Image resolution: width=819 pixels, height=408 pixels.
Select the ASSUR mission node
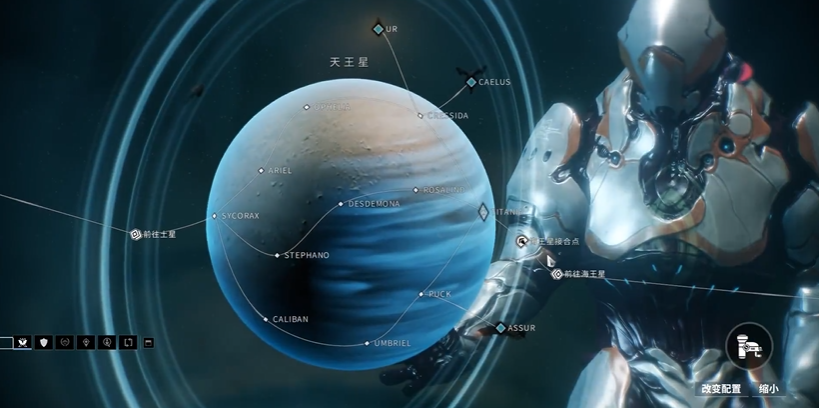tap(501, 328)
